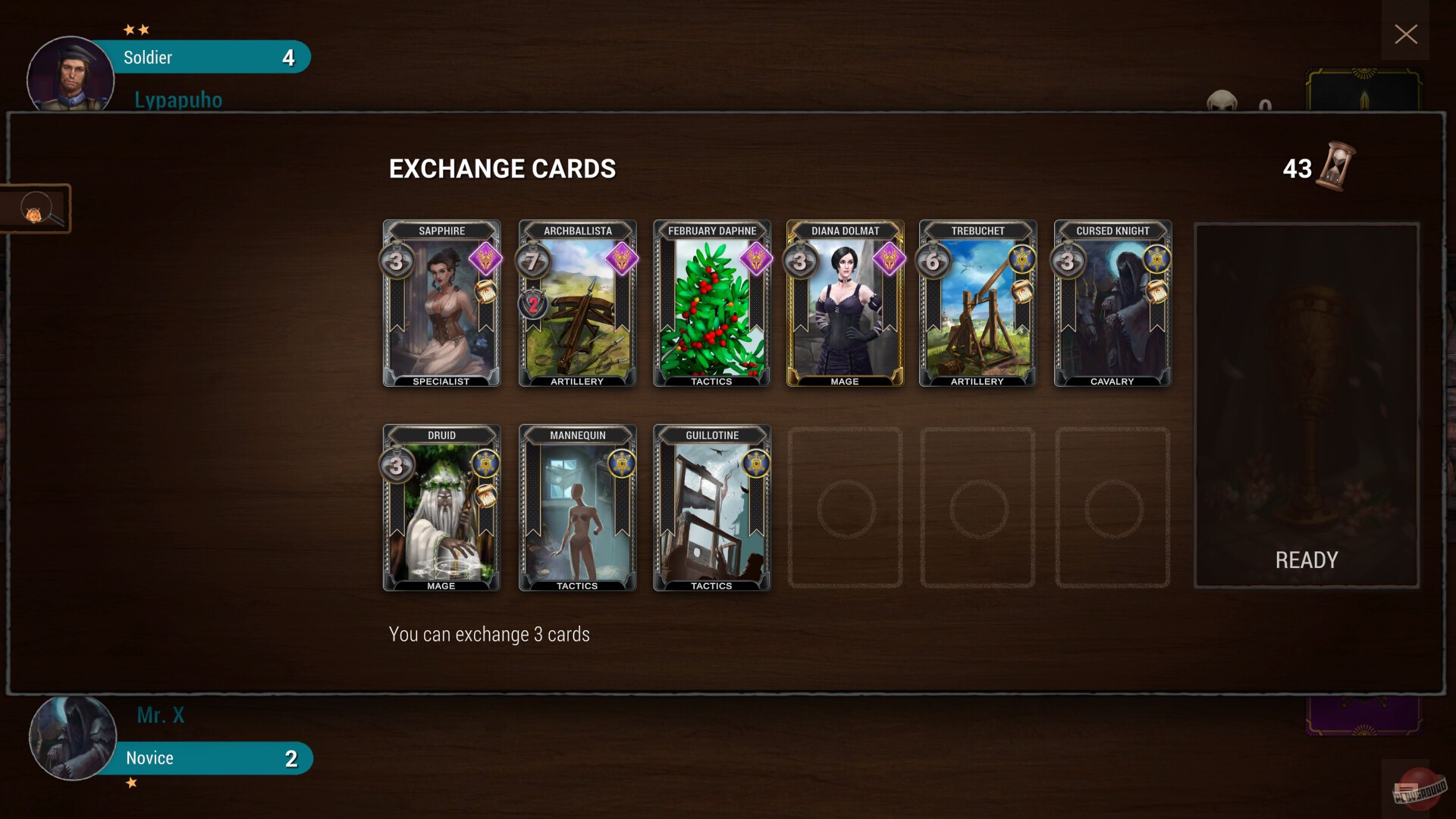Click Mr. X's avatar at the bottom
This screenshot has width=1456, height=819.
tap(71, 737)
